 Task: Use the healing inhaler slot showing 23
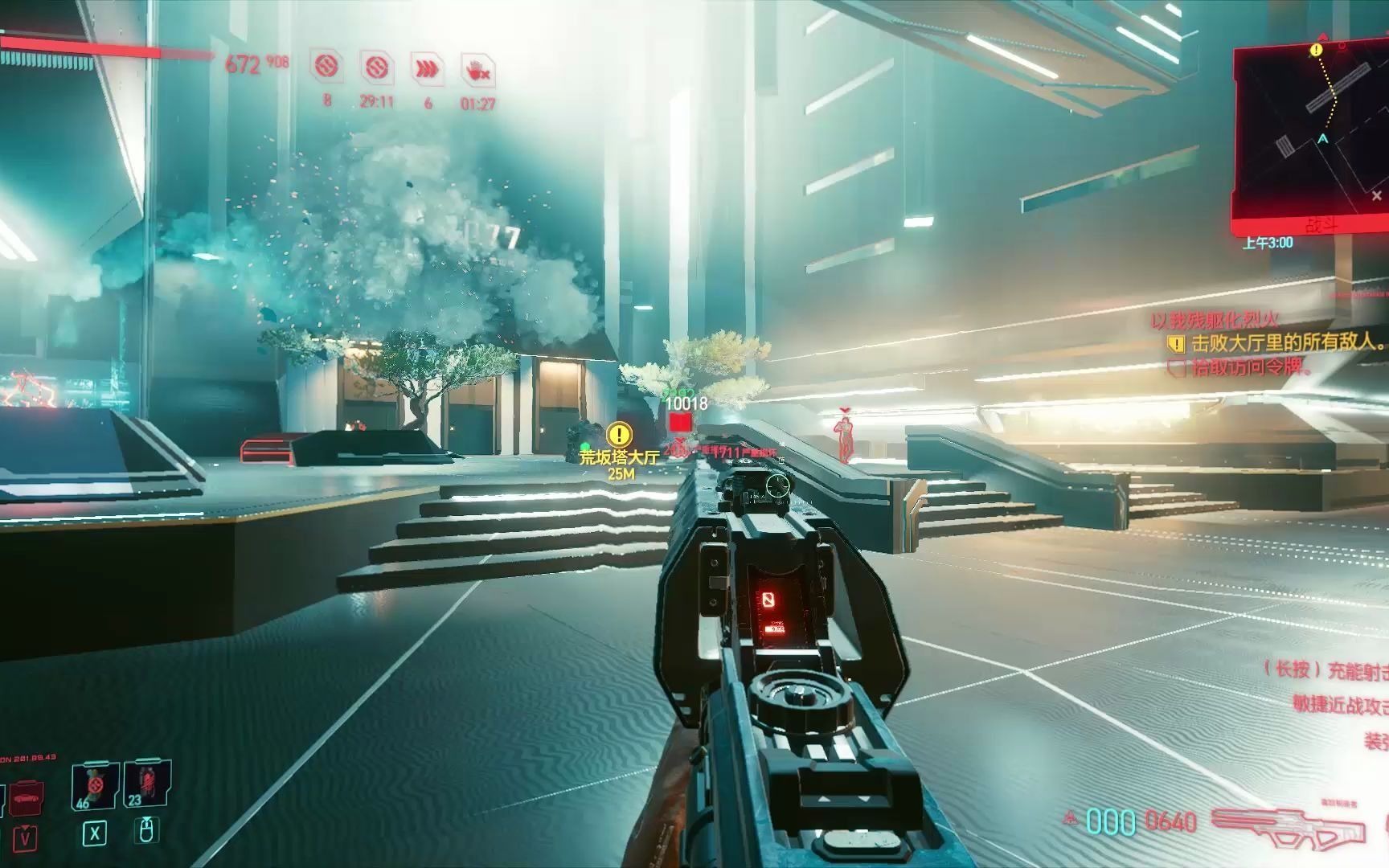[147, 784]
